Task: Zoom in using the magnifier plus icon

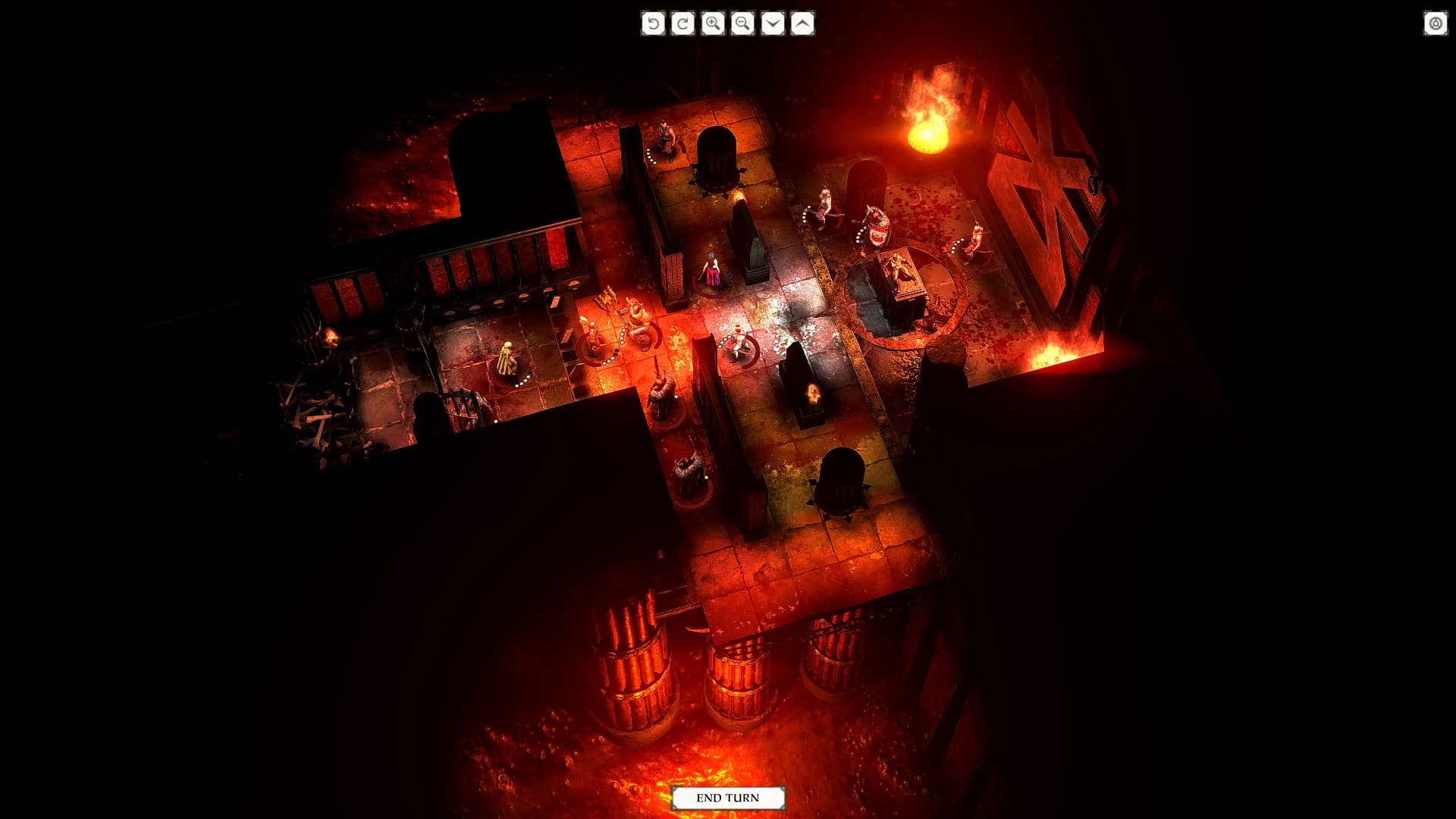Action: coord(711,24)
